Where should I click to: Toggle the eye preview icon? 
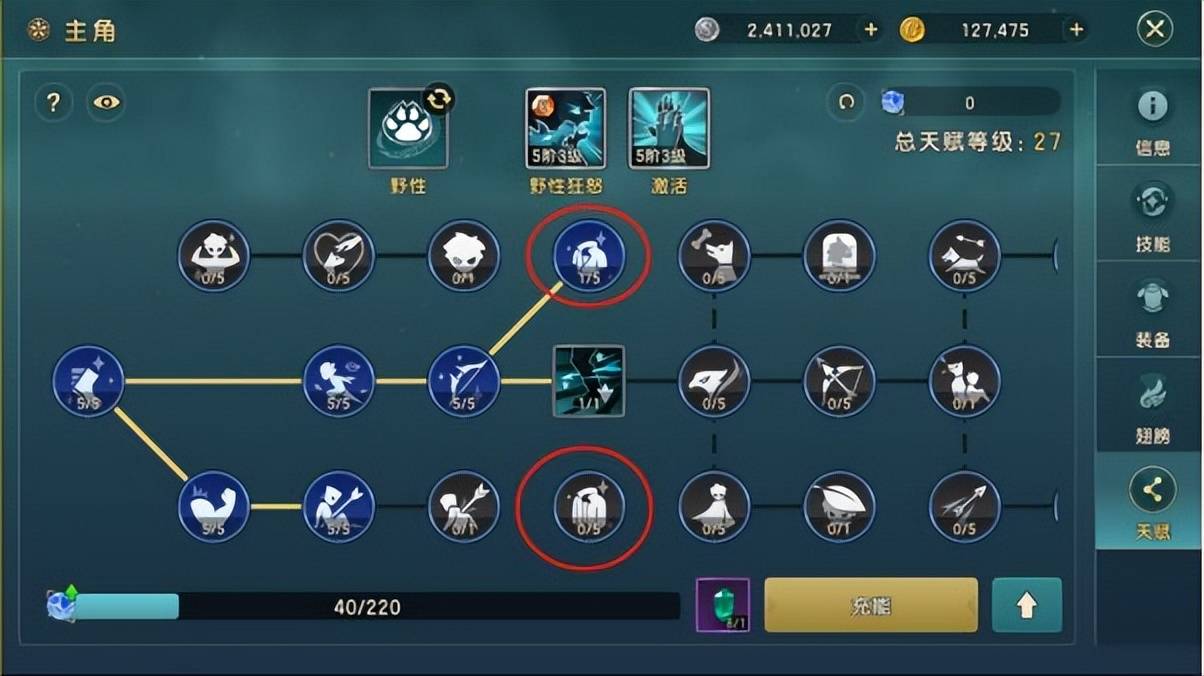(105, 102)
